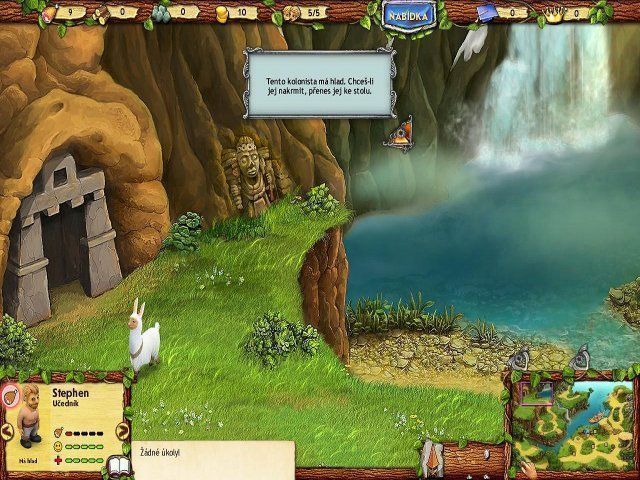Switch to the previous colonist with left arrow
Screen dimensions: 640x480
[x=7, y=431]
